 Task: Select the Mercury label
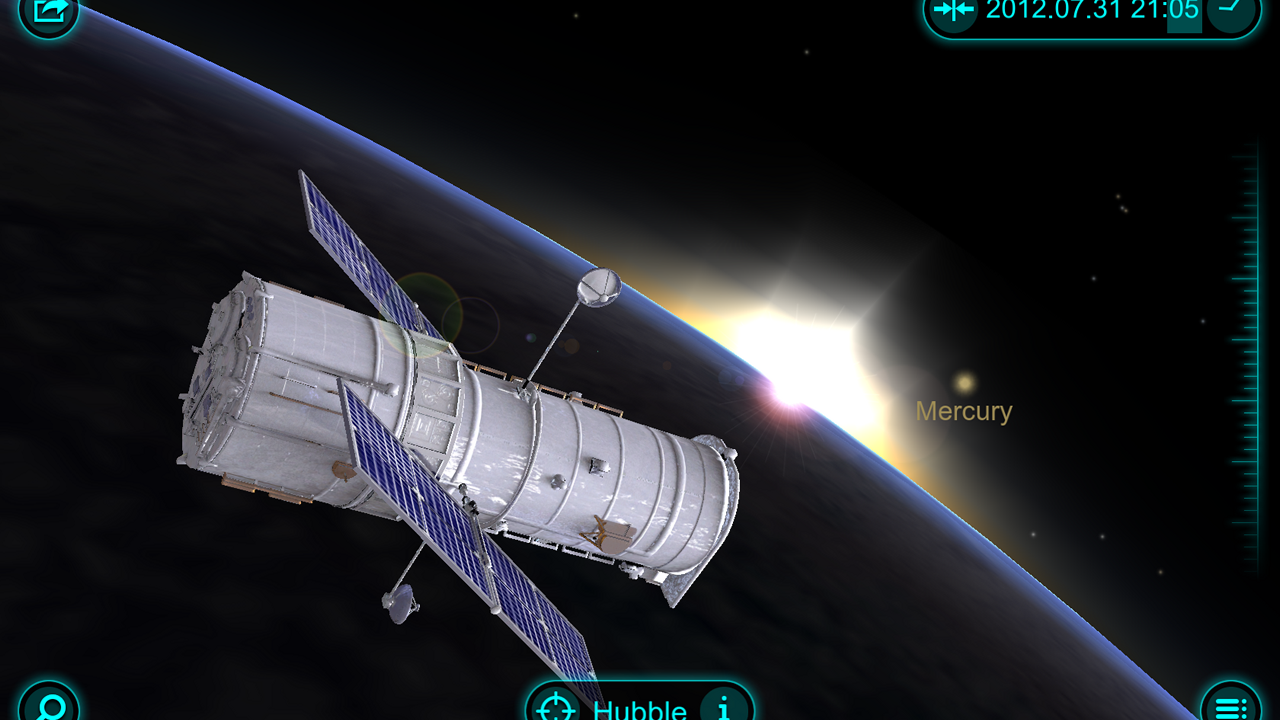[964, 411]
